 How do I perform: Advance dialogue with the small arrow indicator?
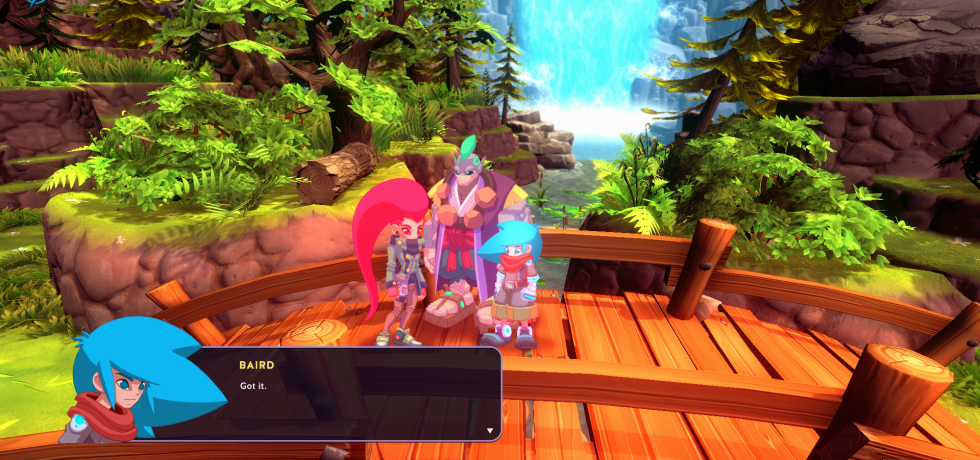pos(490,430)
